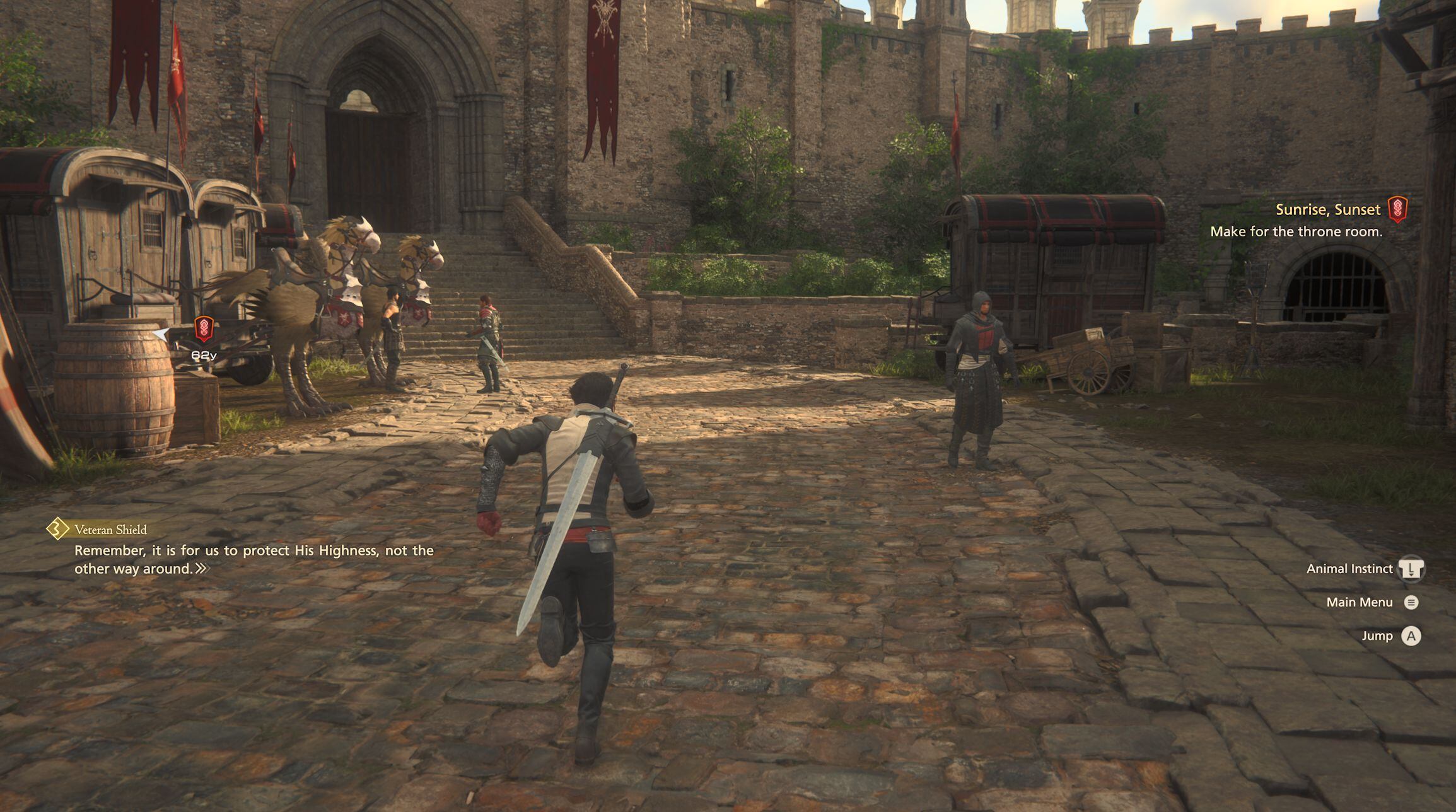This screenshot has height=812, width=1456.
Task: Open the Main Menu
Action: (x=1411, y=603)
